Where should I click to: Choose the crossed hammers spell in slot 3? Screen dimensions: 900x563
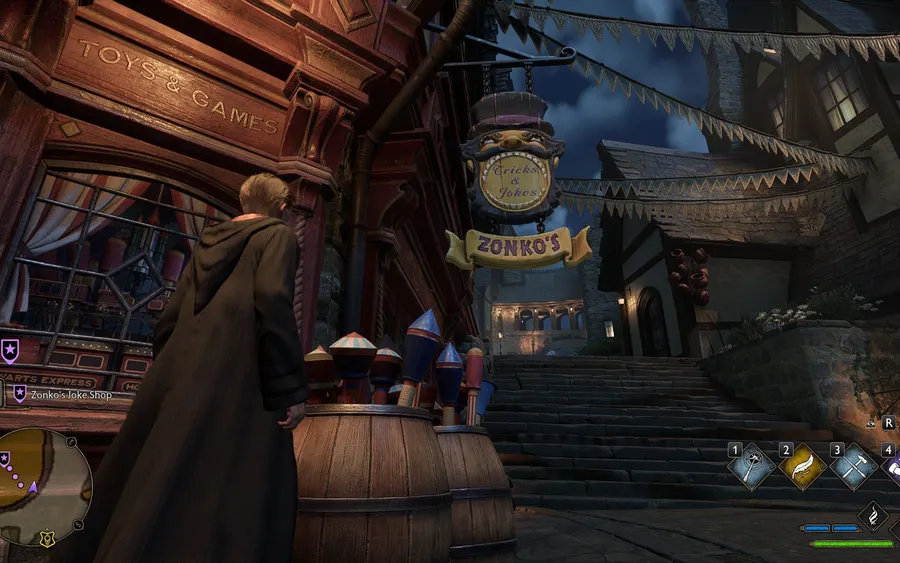[853, 466]
